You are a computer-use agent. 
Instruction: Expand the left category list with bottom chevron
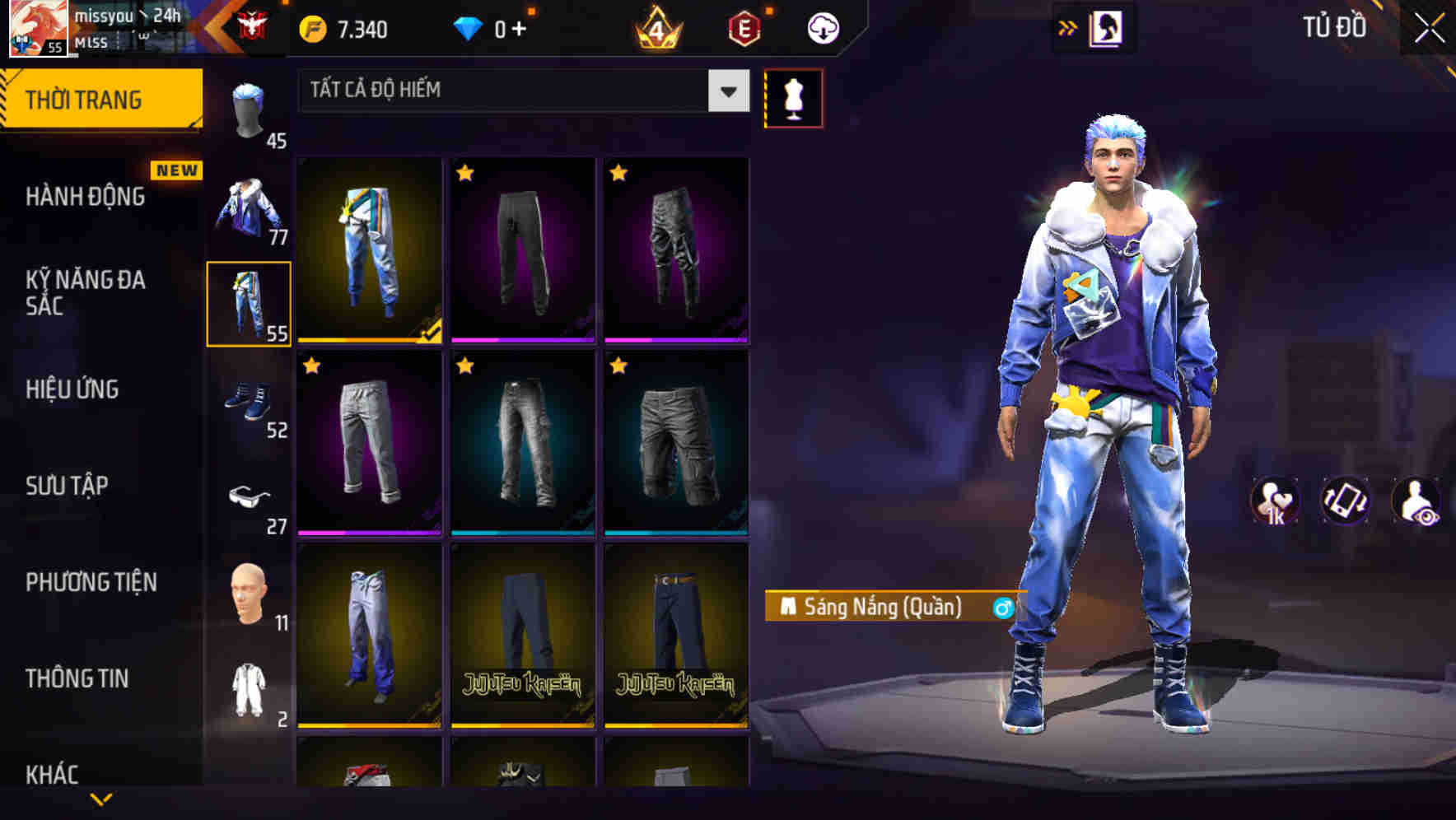[100, 797]
